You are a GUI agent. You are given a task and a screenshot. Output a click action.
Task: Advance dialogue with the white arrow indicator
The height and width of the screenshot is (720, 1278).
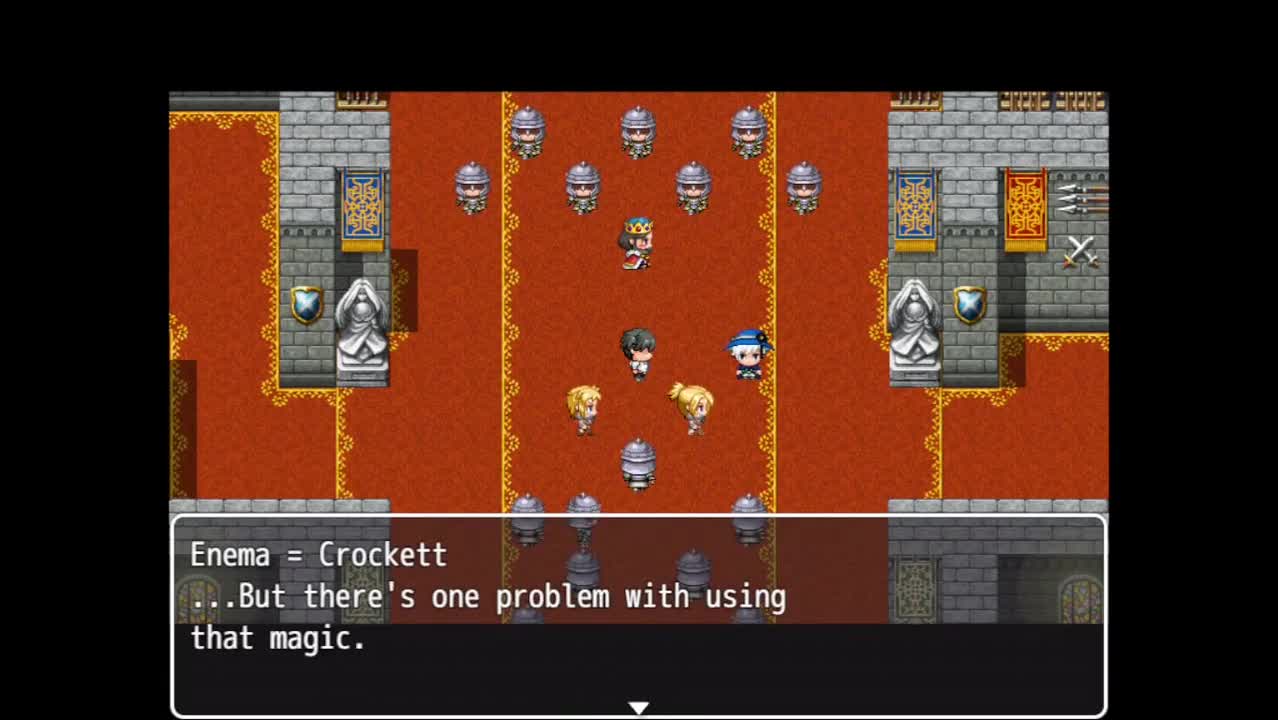(638, 708)
